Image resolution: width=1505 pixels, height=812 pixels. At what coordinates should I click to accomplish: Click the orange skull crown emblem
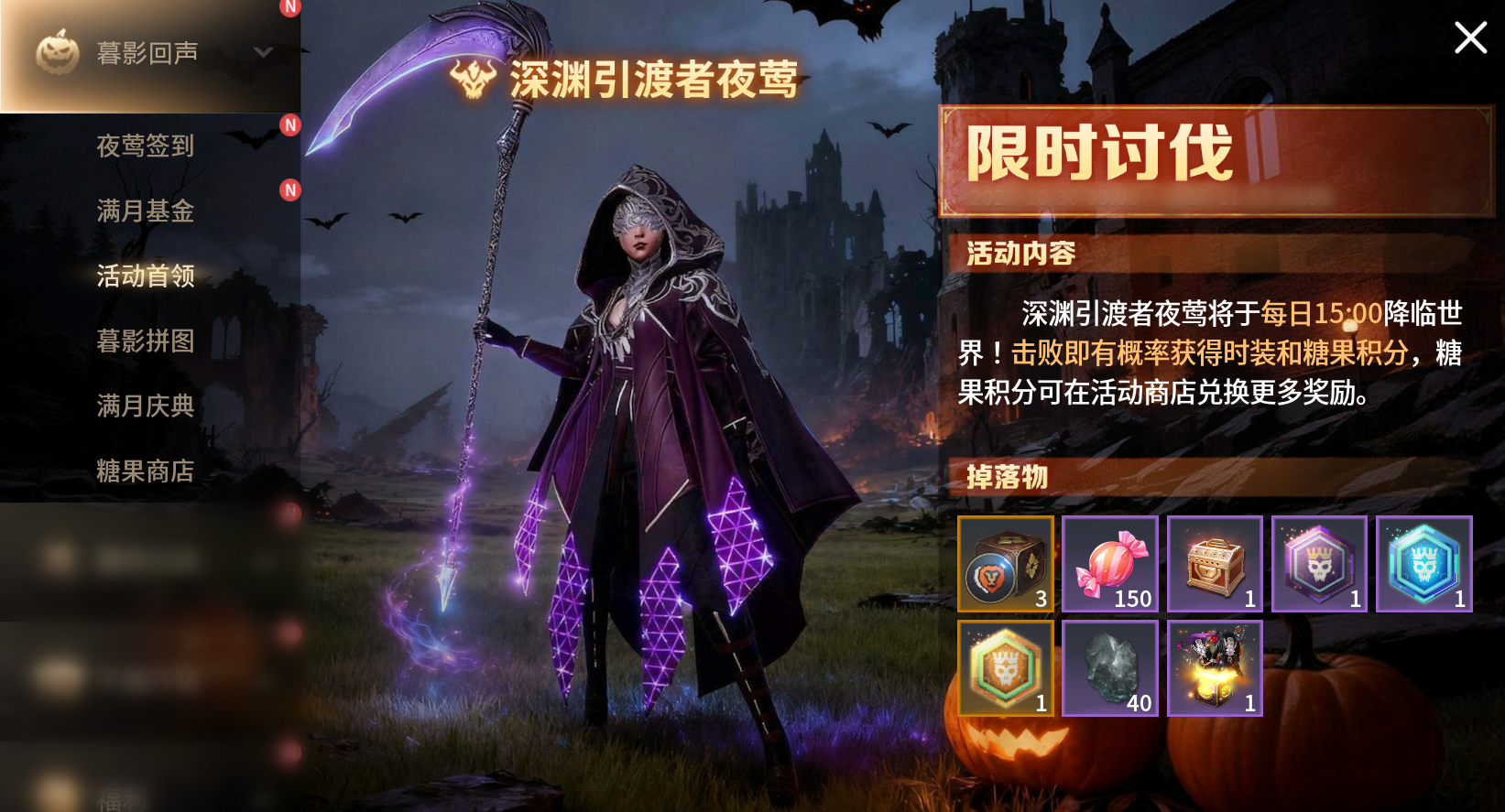pos(1005,668)
